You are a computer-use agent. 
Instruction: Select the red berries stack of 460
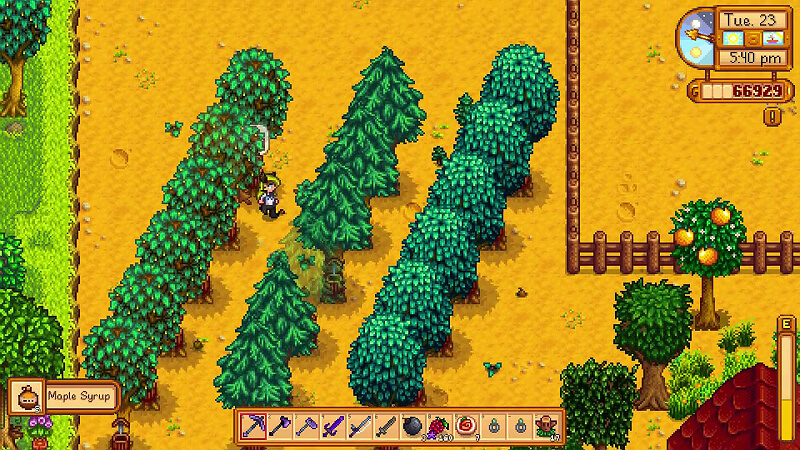tap(439, 426)
